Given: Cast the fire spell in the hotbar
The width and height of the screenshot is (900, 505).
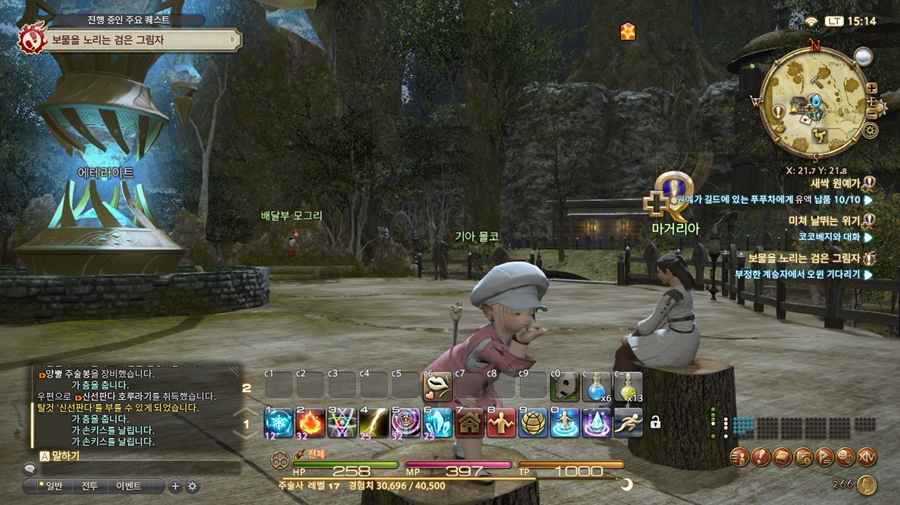Looking at the screenshot, I should coord(311,422).
